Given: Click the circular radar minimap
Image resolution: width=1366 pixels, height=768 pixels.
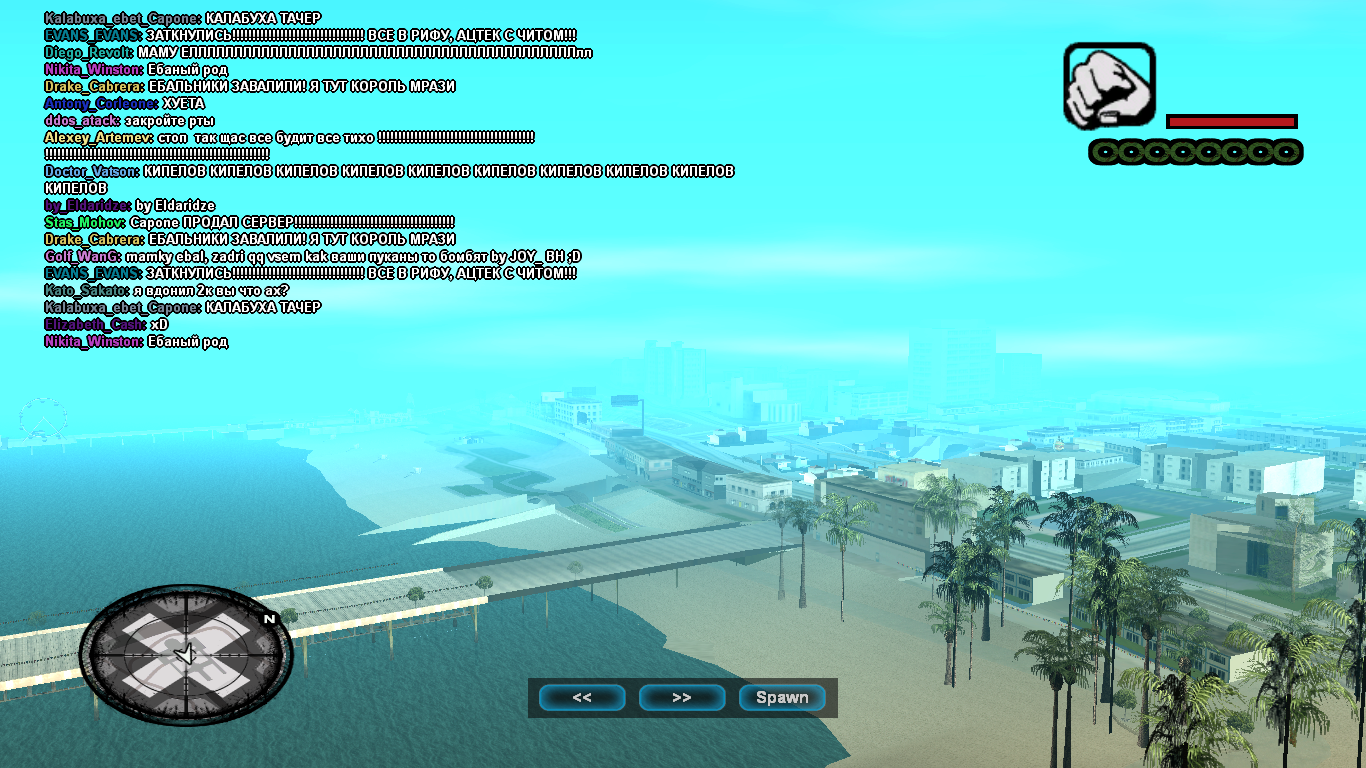Looking at the screenshot, I should (186, 655).
